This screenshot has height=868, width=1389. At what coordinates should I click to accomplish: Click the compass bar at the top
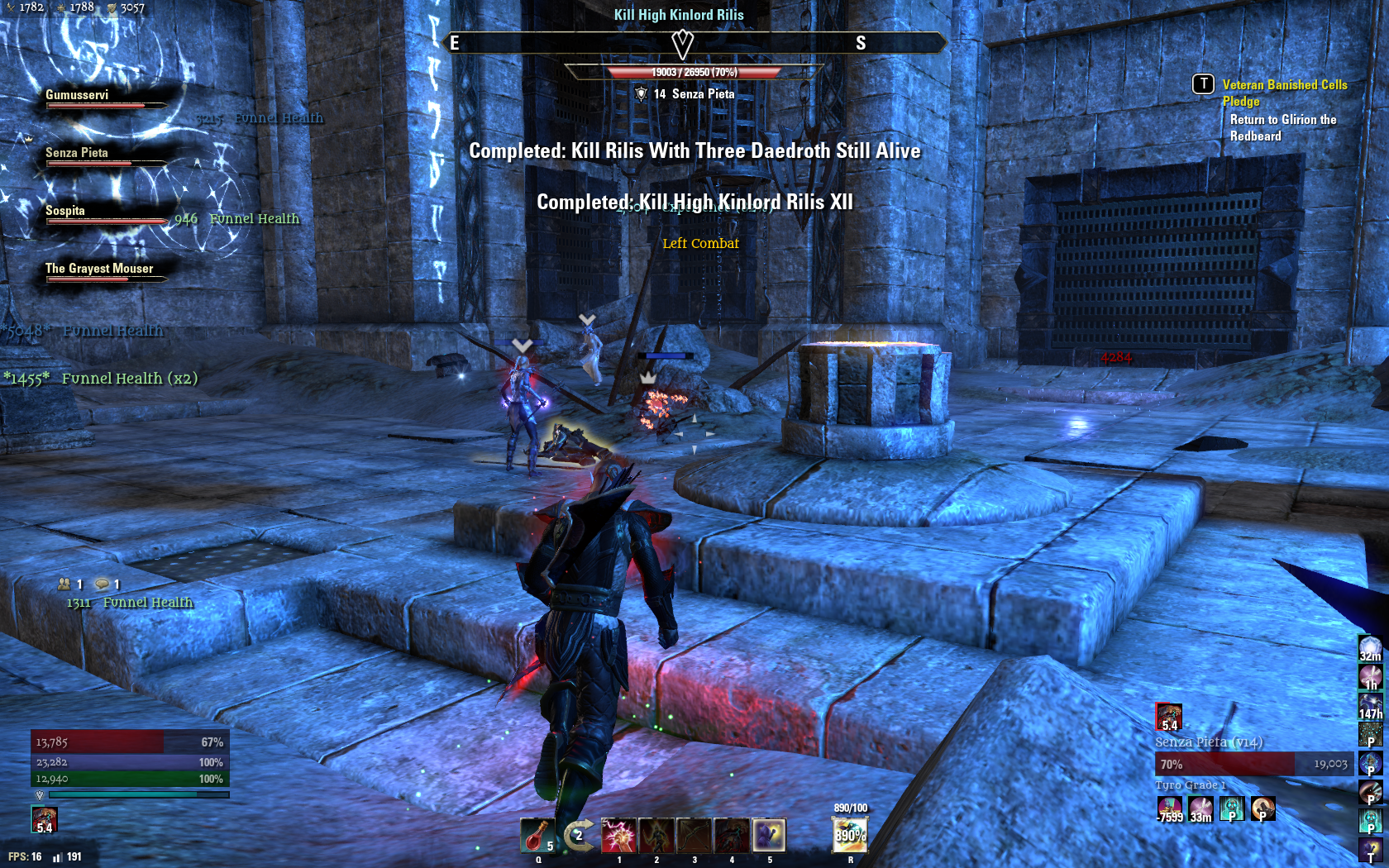(694, 43)
